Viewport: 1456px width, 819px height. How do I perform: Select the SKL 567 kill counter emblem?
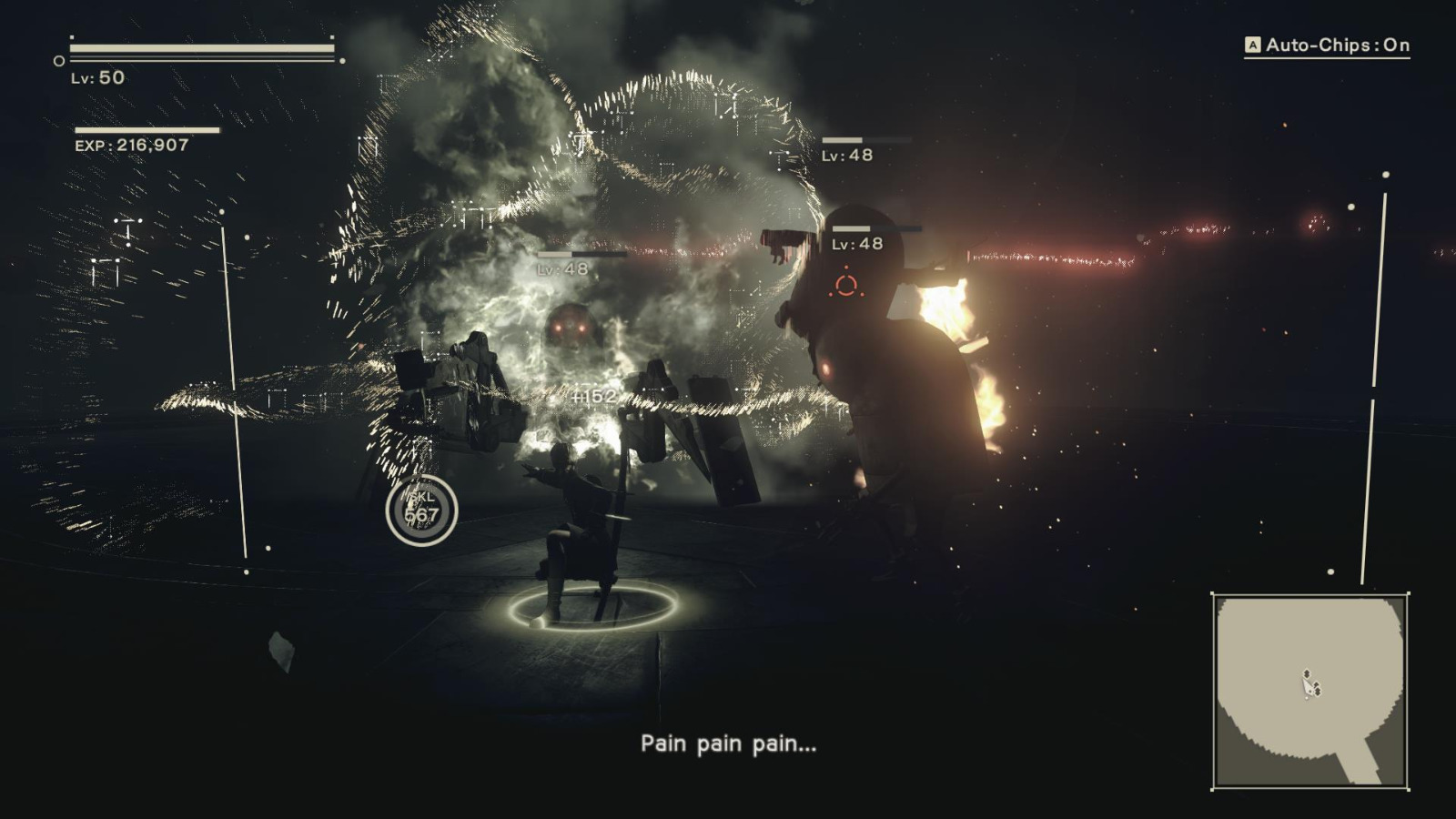click(x=421, y=508)
